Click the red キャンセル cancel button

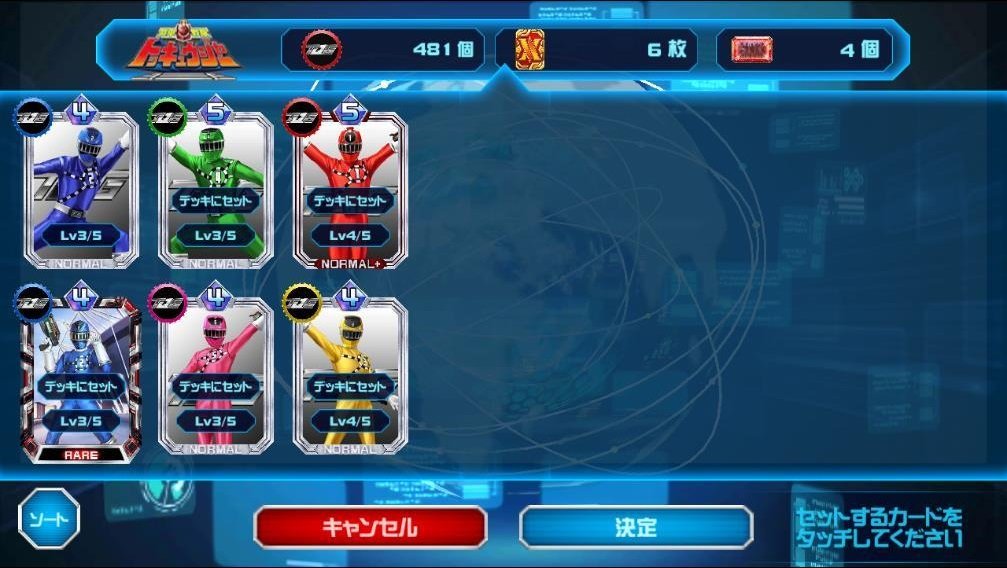point(370,527)
